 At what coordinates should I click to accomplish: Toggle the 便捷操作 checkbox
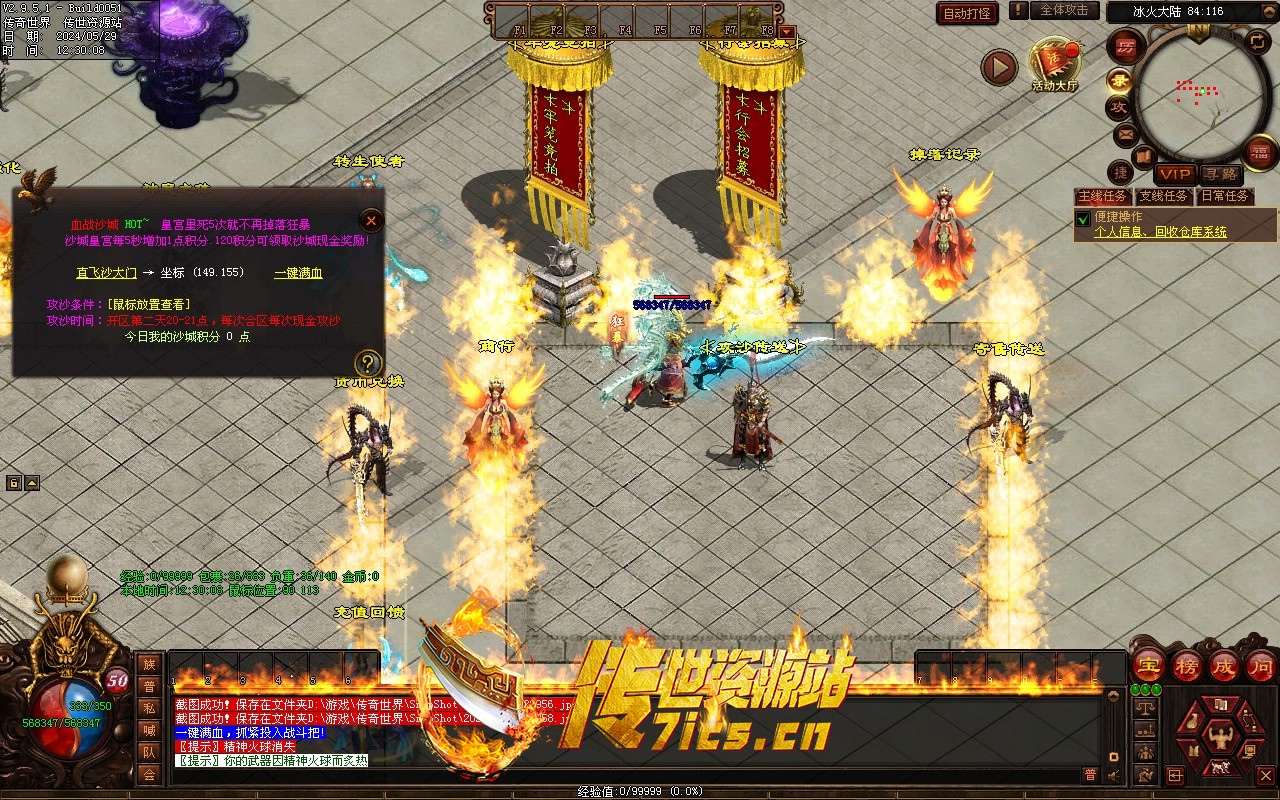pyautogui.click(x=1082, y=218)
